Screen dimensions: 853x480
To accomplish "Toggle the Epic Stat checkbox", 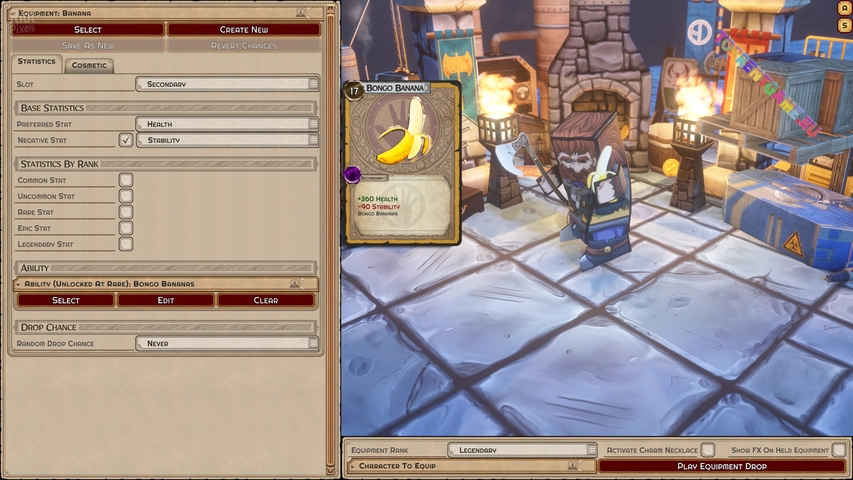I will click(126, 228).
